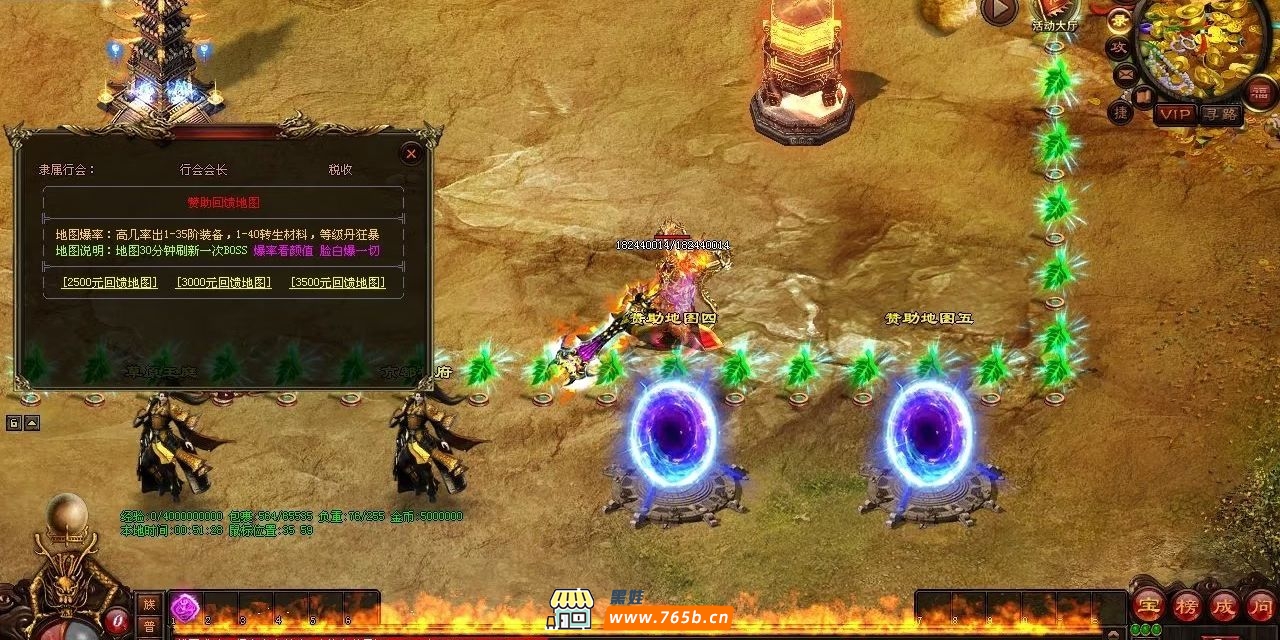Click the round play arrow button

998,11
